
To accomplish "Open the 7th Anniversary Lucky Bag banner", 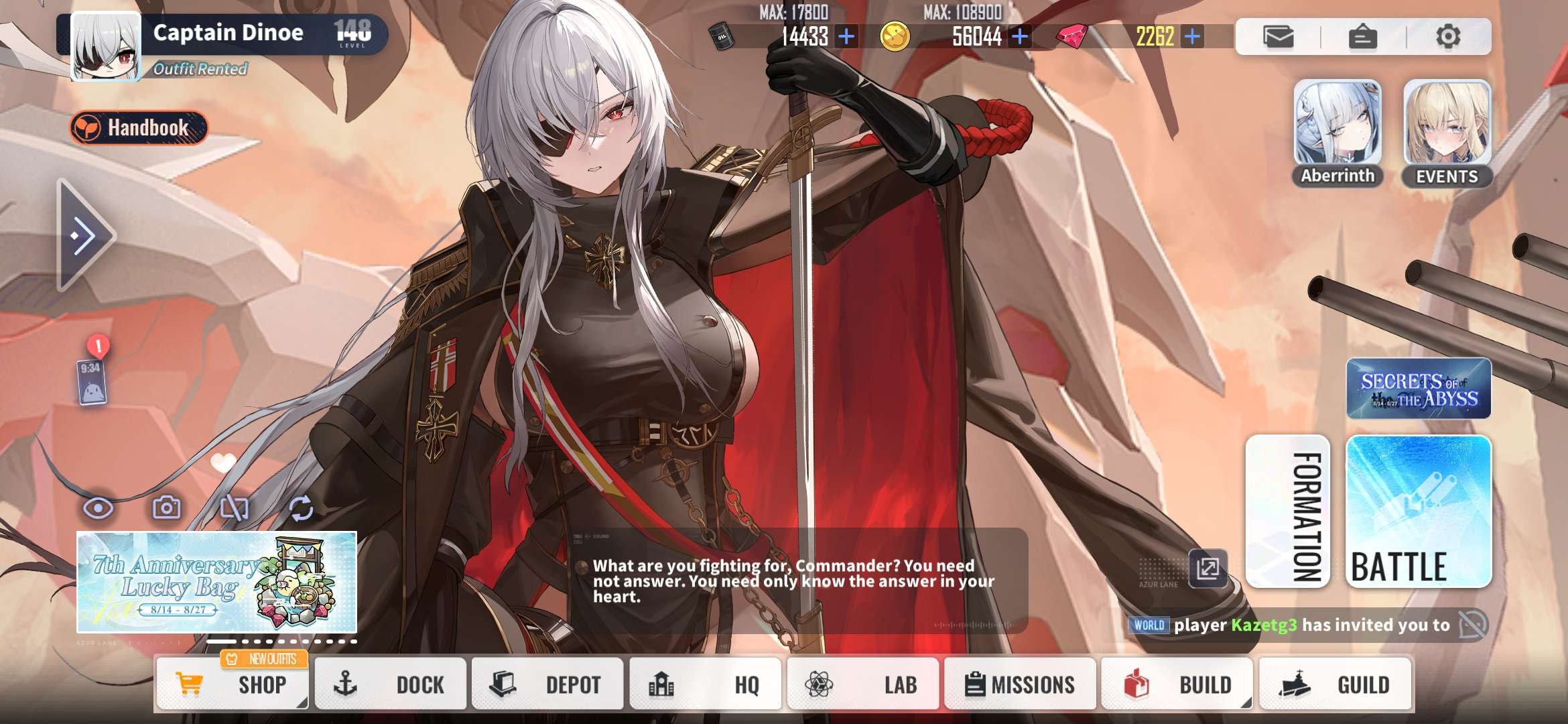I will click(216, 582).
